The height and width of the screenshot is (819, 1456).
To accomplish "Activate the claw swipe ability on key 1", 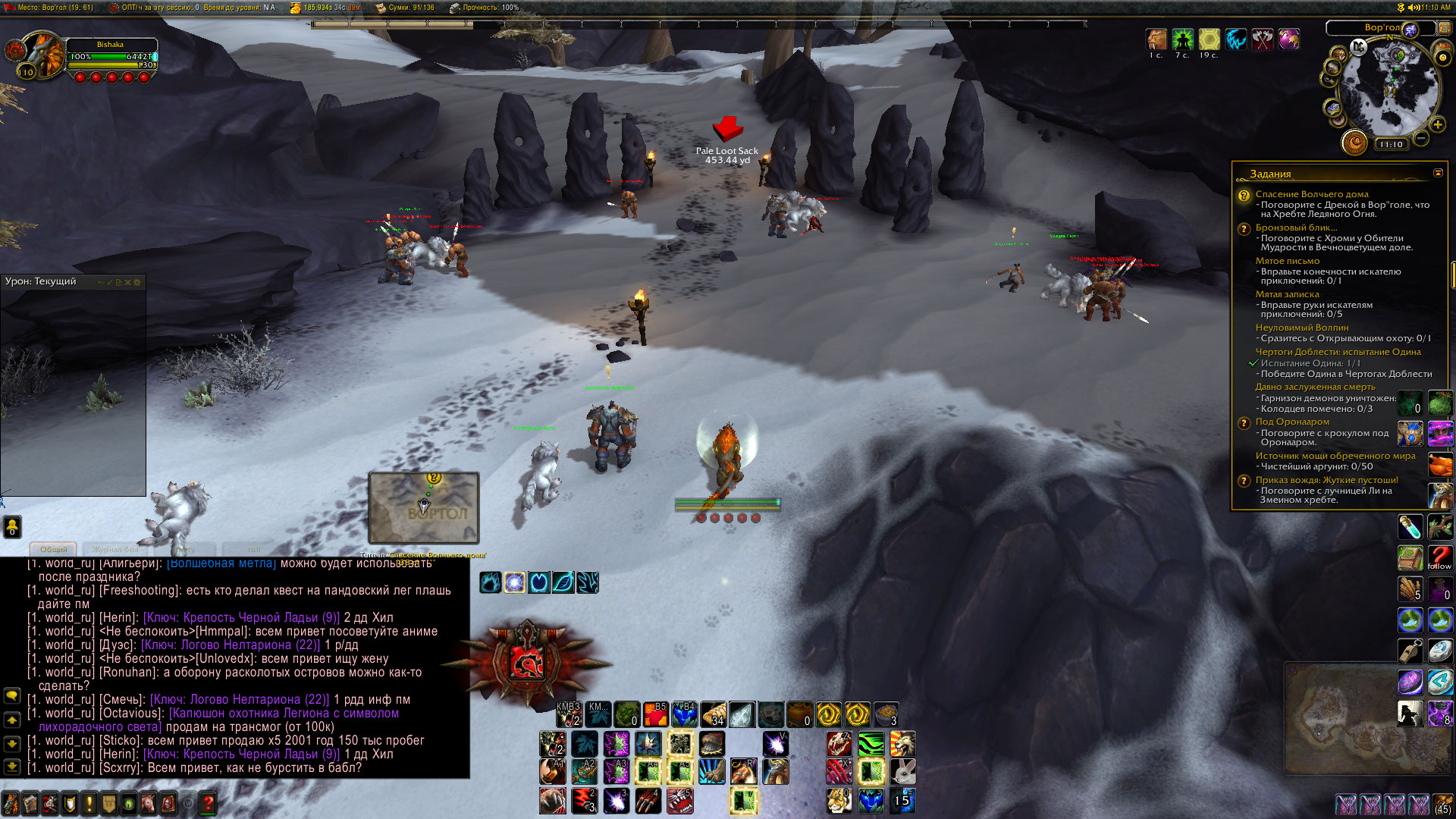I will pyautogui.click(x=553, y=800).
